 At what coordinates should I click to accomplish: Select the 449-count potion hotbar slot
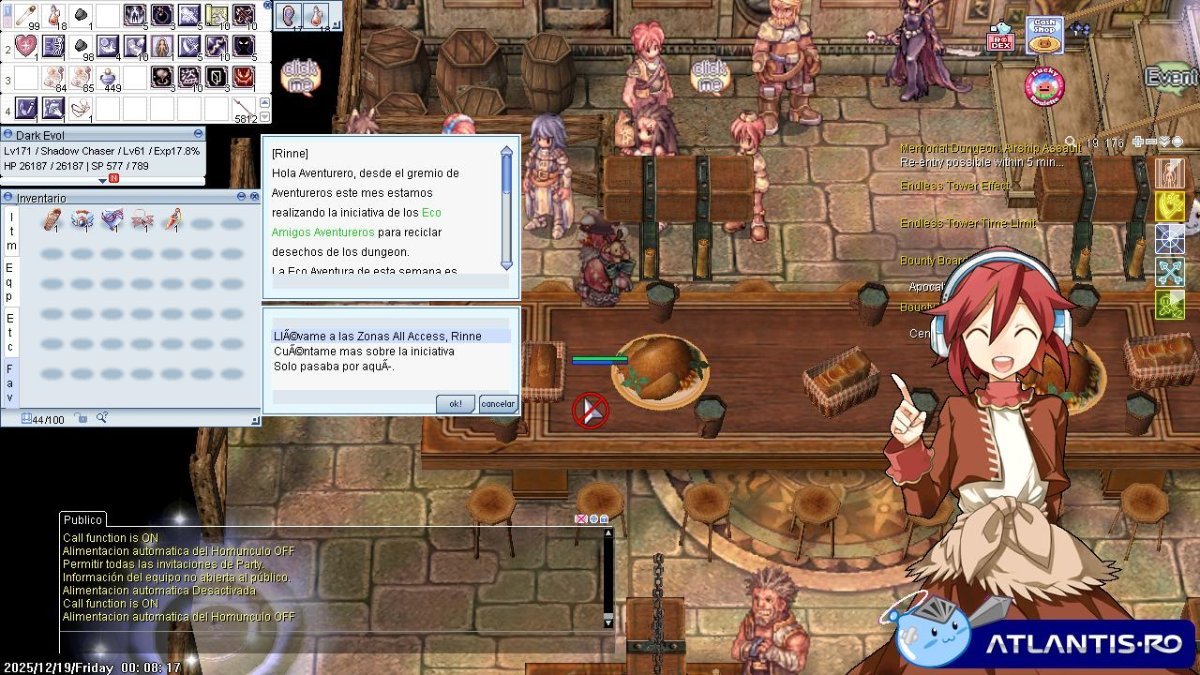pos(108,77)
